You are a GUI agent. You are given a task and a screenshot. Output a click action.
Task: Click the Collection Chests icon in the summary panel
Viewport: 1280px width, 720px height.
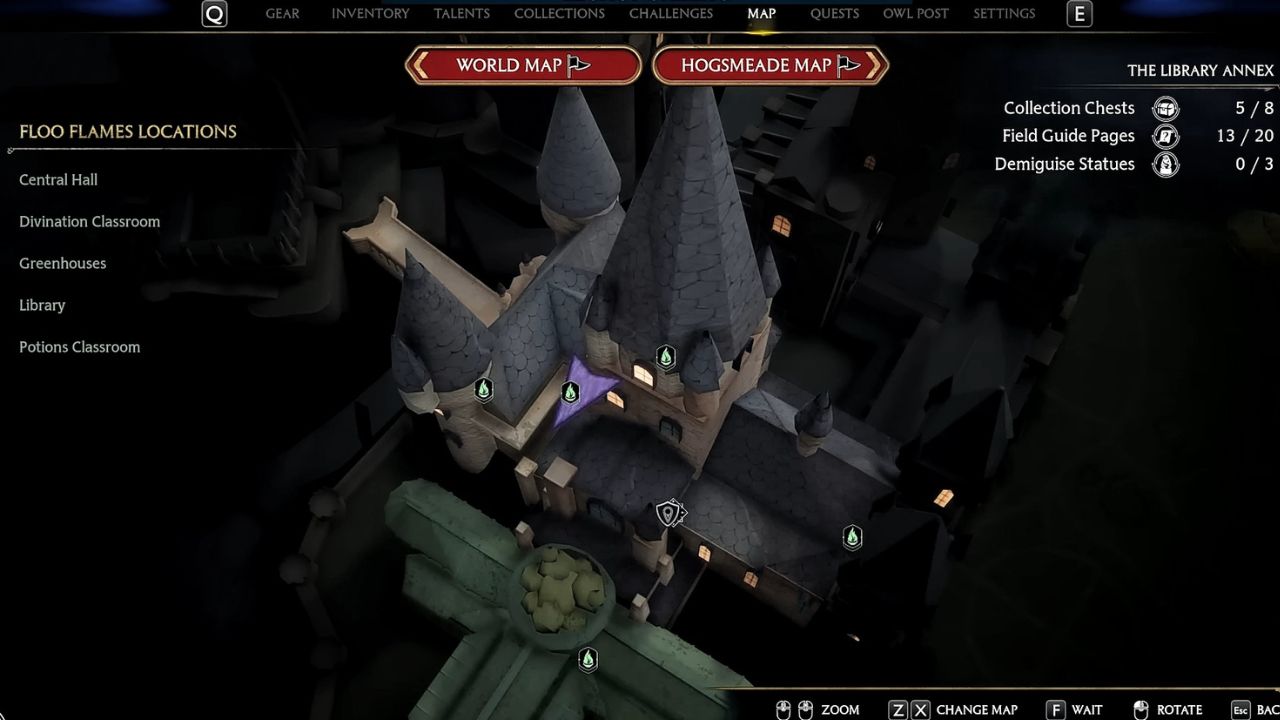1164,108
